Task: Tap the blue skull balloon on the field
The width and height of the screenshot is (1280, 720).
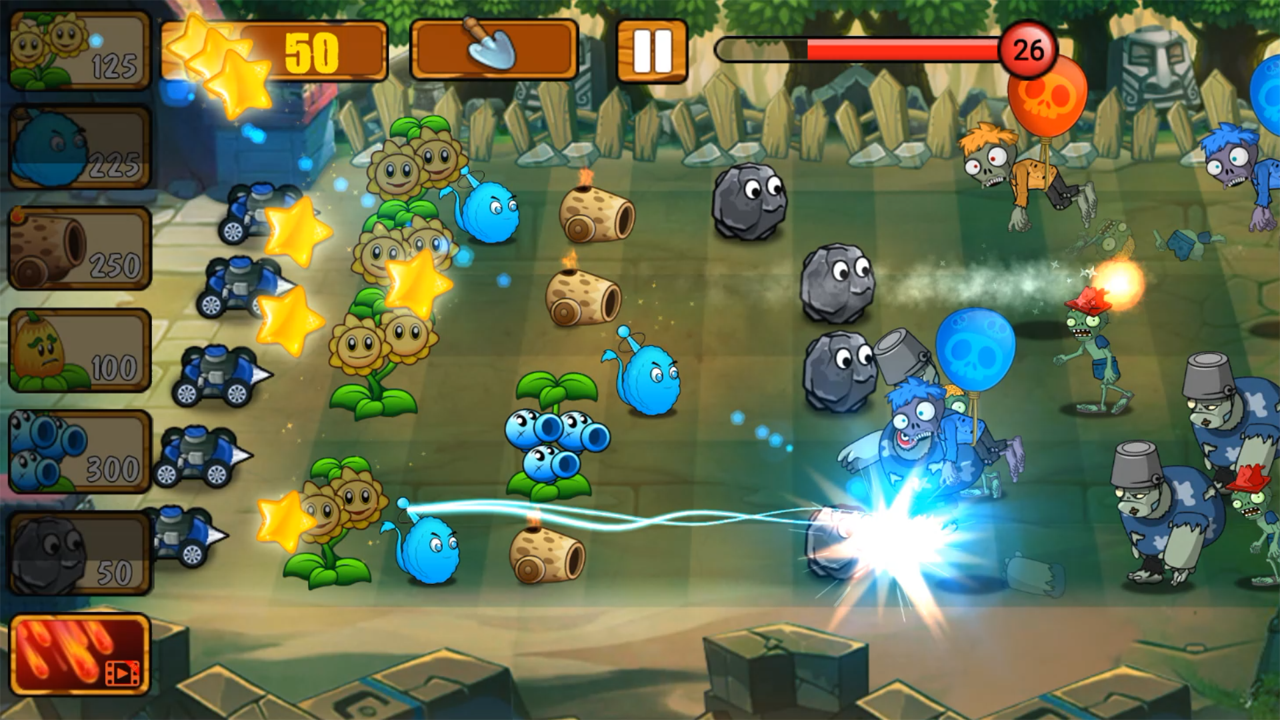Action: (974, 345)
